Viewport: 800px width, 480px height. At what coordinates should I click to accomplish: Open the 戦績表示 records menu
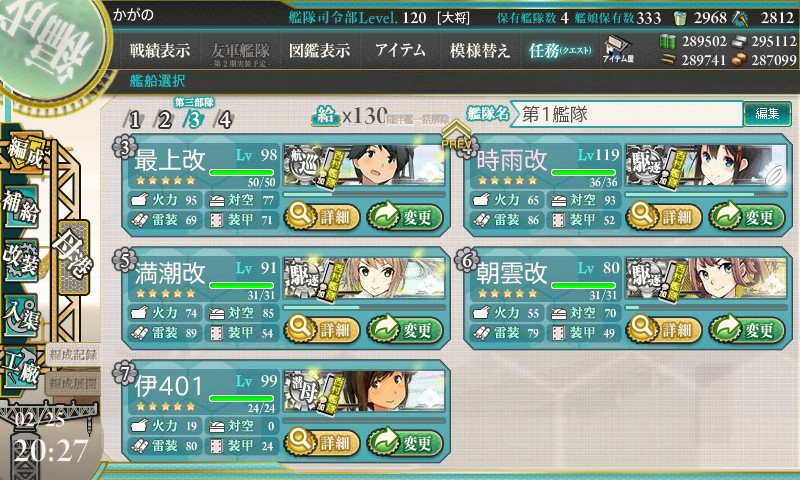tap(159, 50)
